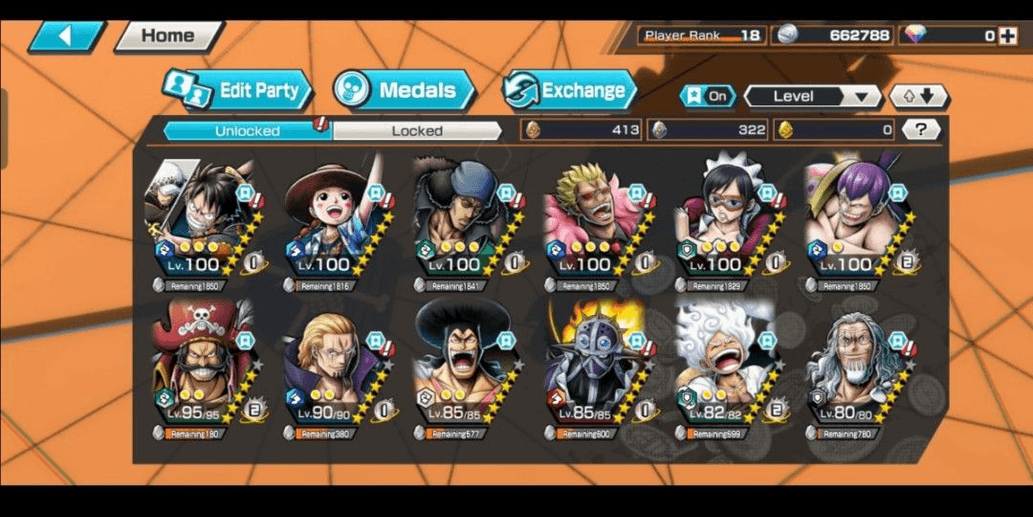Open the question mark help

920,130
